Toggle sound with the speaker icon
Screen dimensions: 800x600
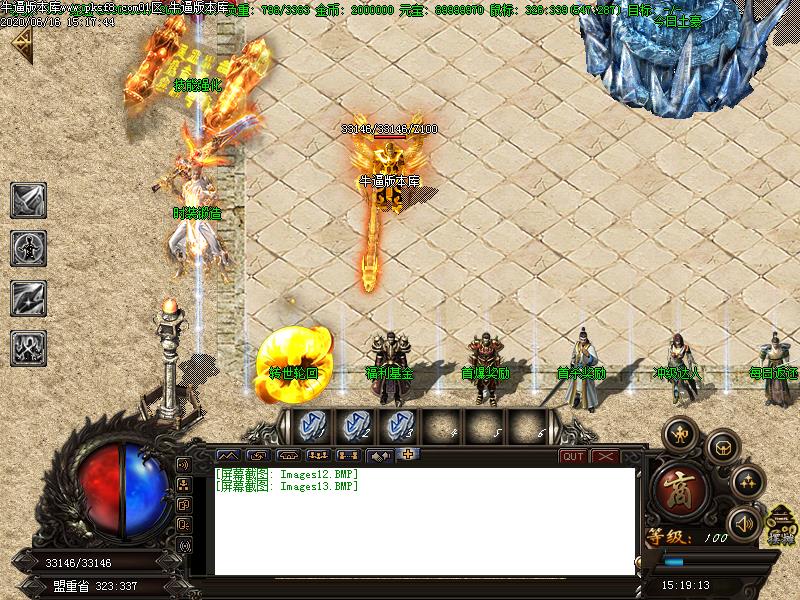click(744, 522)
